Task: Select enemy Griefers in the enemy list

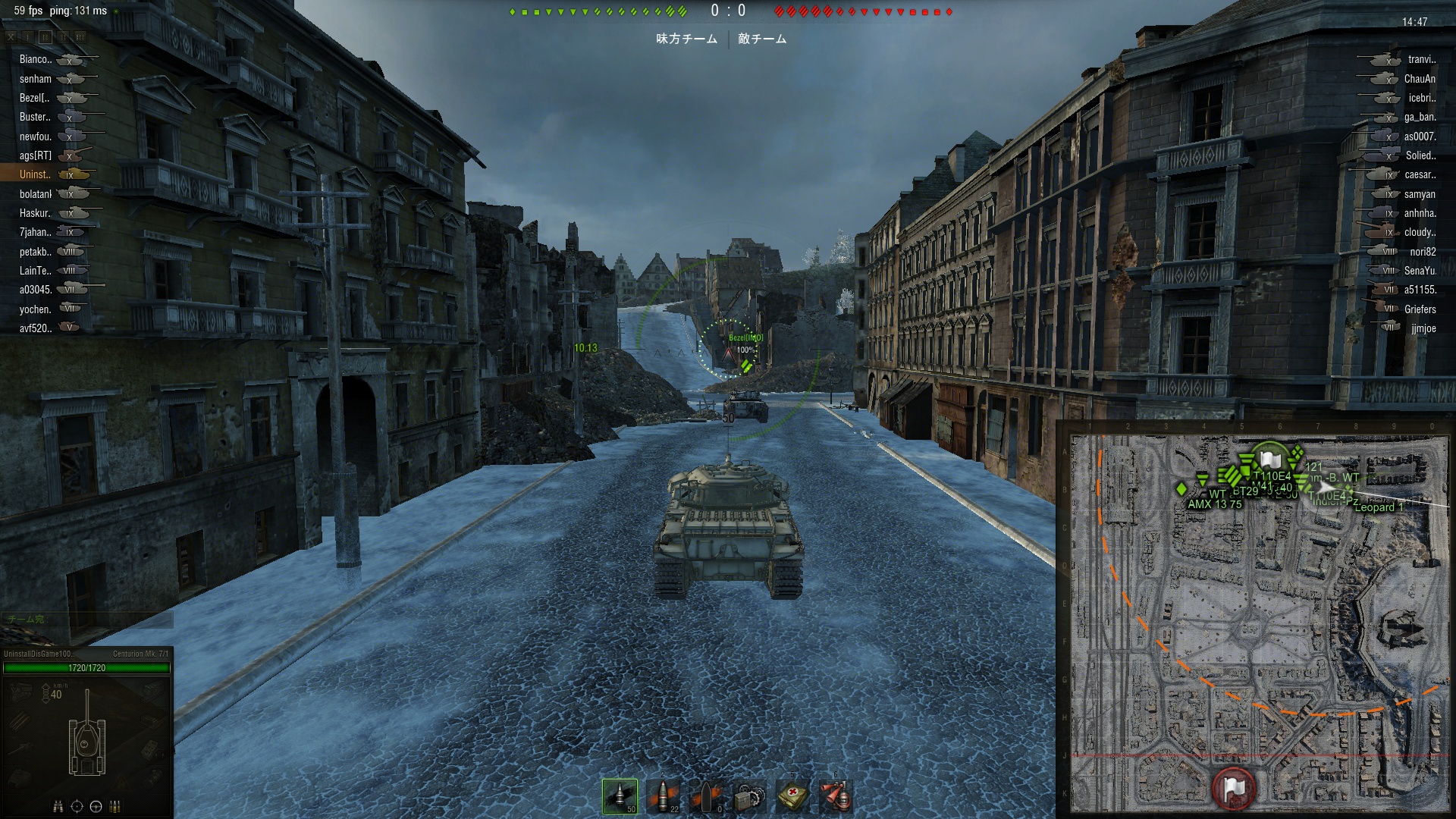Action: tap(1420, 309)
